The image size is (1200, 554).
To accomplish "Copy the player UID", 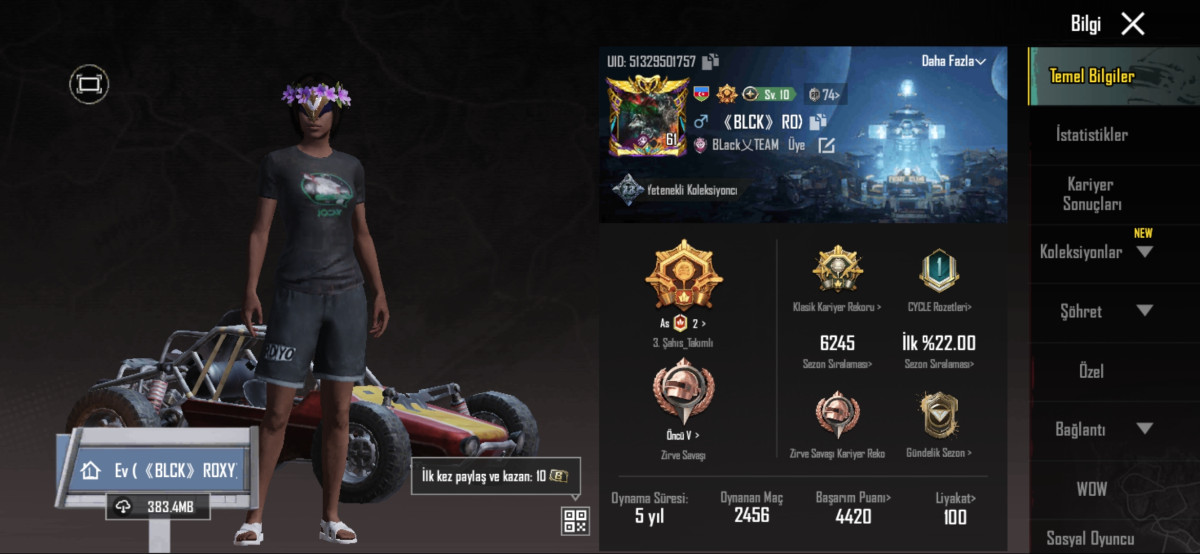I will pyautogui.click(x=710, y=62).
